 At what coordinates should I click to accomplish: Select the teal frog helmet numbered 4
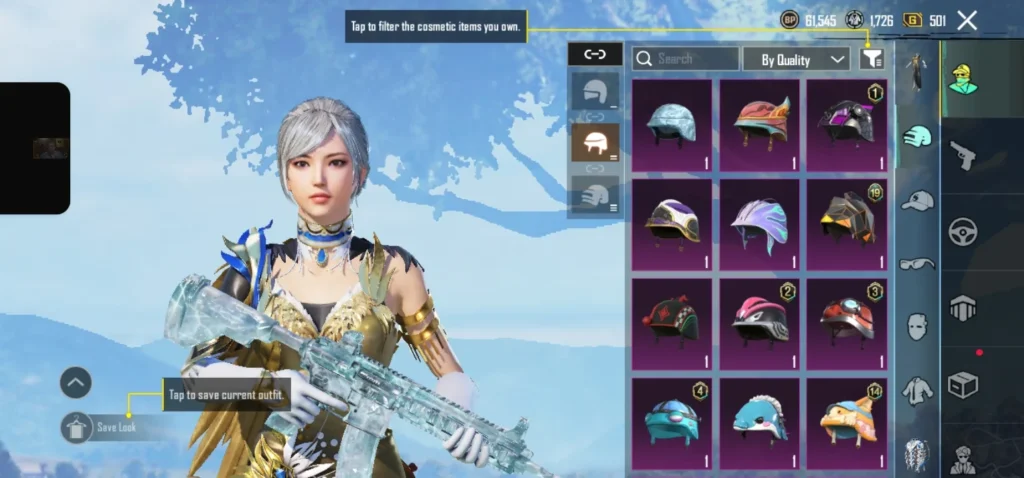(x=672, y=420)
